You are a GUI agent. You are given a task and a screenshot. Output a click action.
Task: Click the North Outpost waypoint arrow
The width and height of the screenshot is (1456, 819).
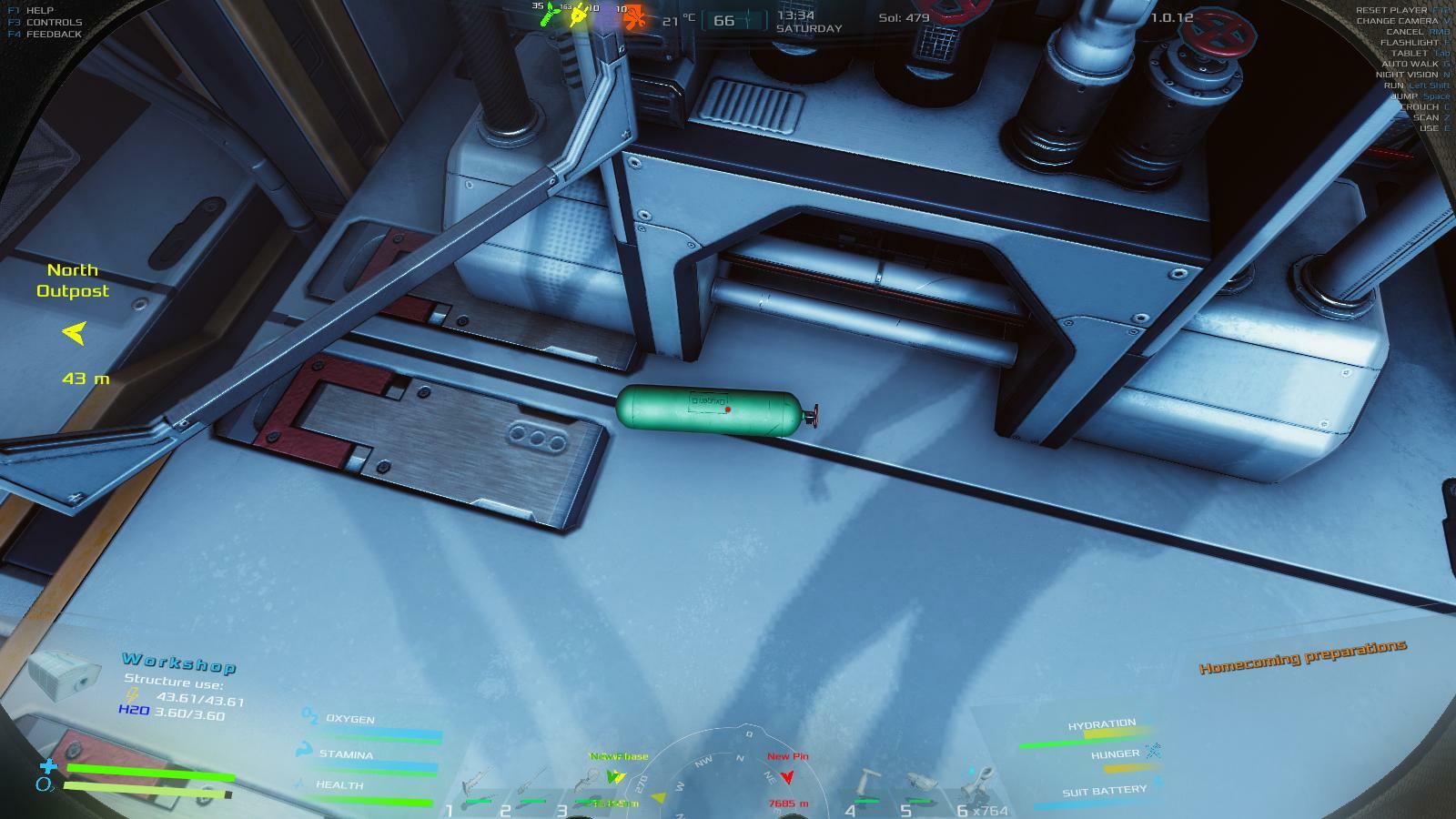pos(74,333)
